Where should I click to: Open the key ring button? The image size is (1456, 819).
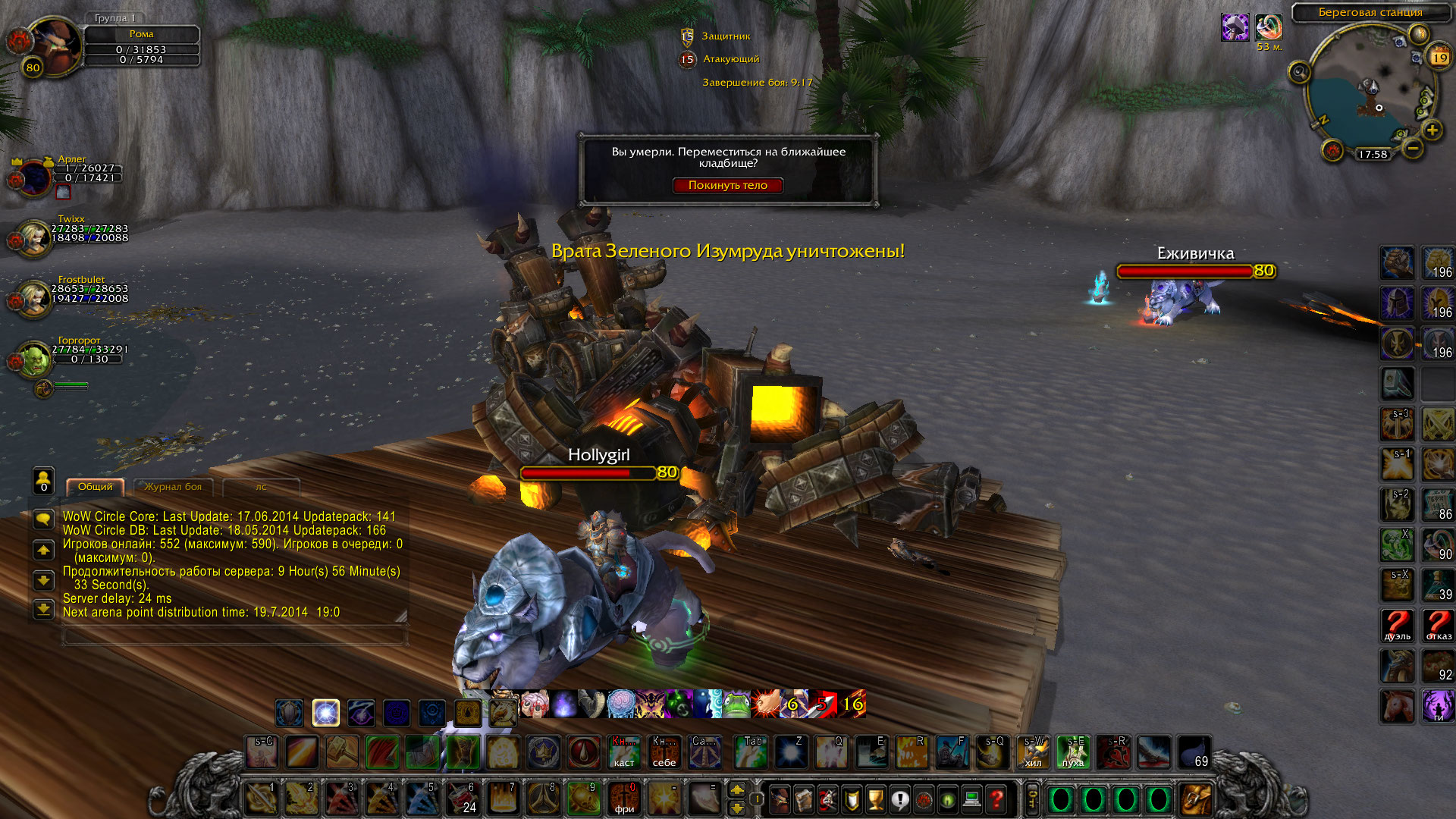1032,799
